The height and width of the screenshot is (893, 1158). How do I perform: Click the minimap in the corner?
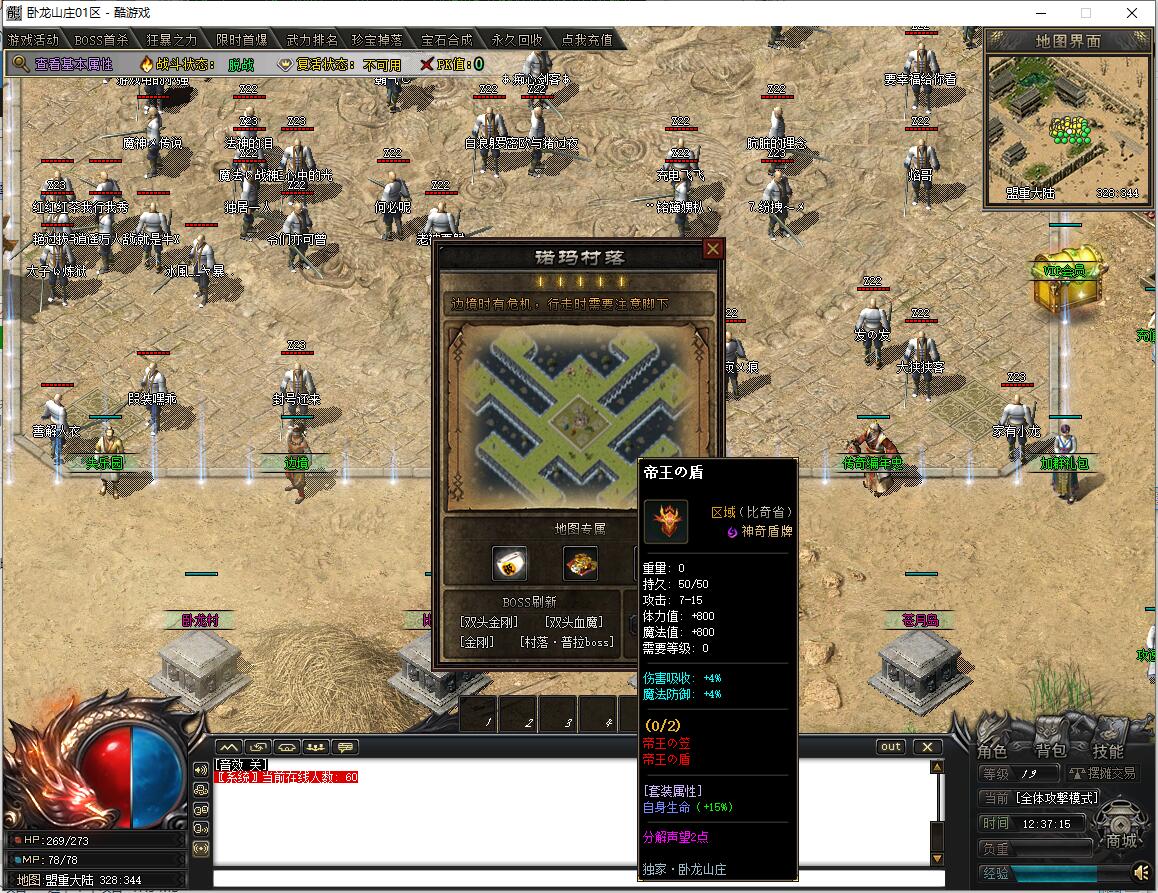tap(1064, 126)
